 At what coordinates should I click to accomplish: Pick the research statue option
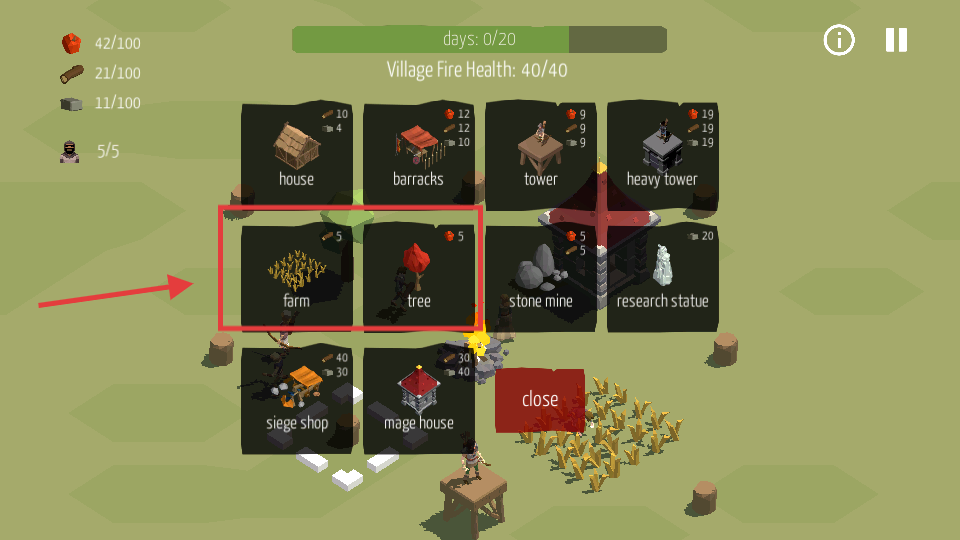pos(662,277)
